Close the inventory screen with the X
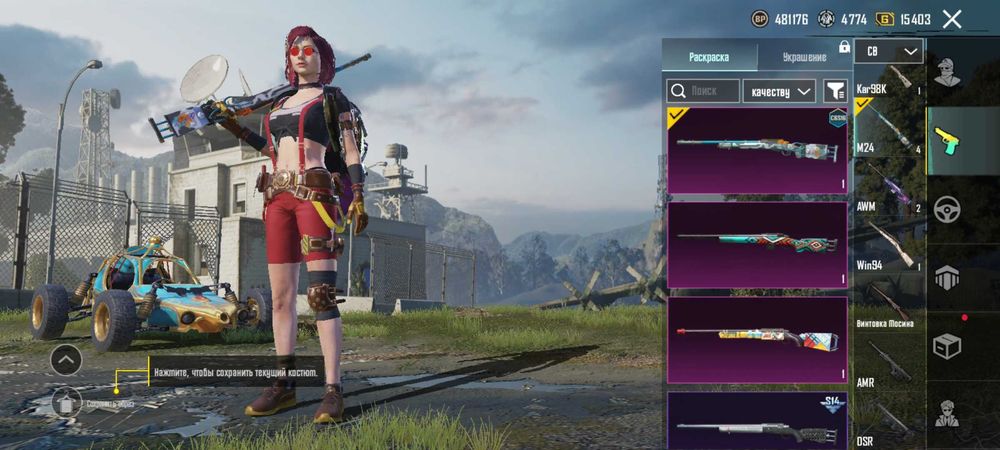The width and height of the screenshot is (1000, 450). (952, 19)
